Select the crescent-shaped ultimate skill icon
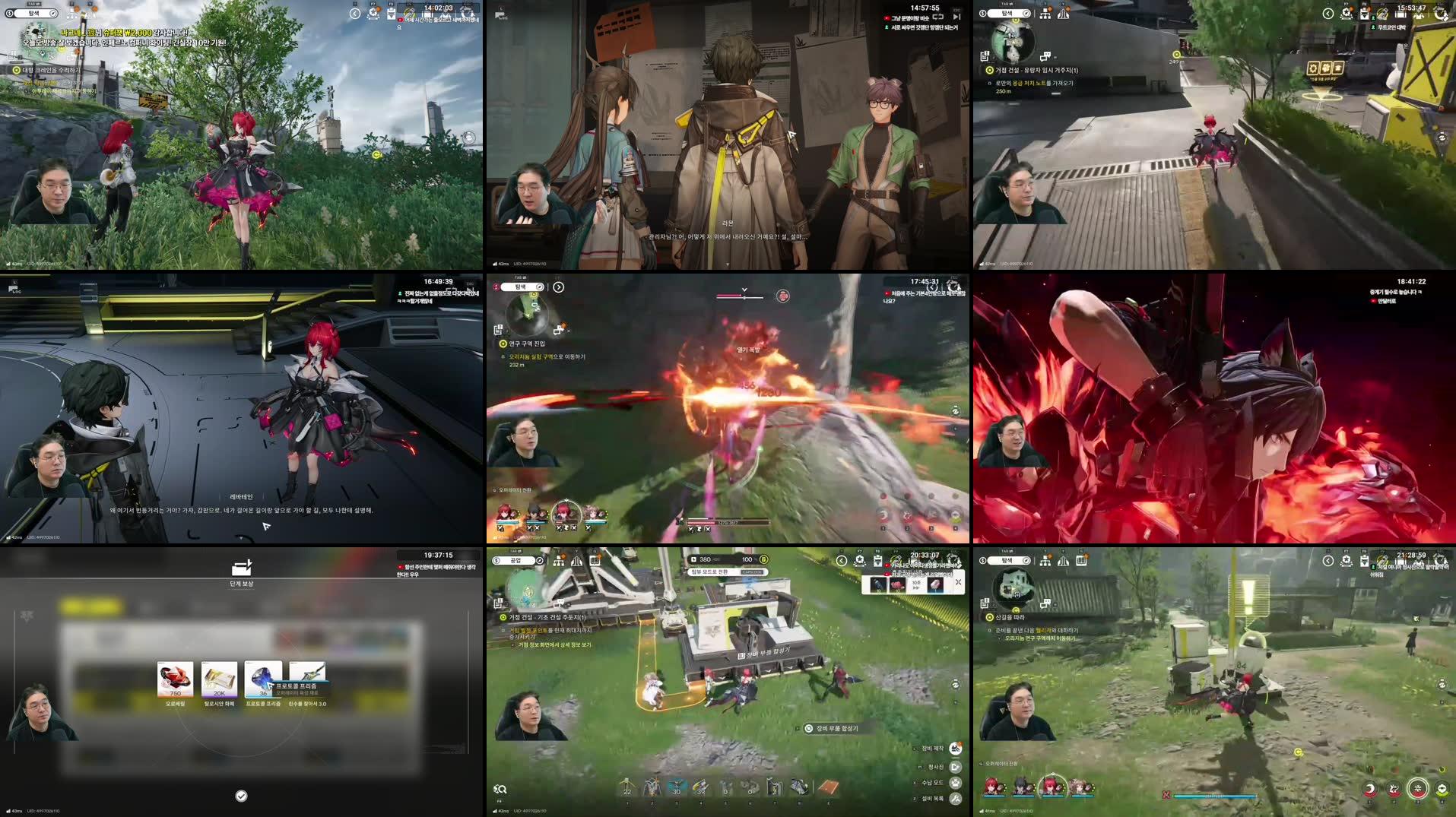1456x817 pixels. point(1370,788)
